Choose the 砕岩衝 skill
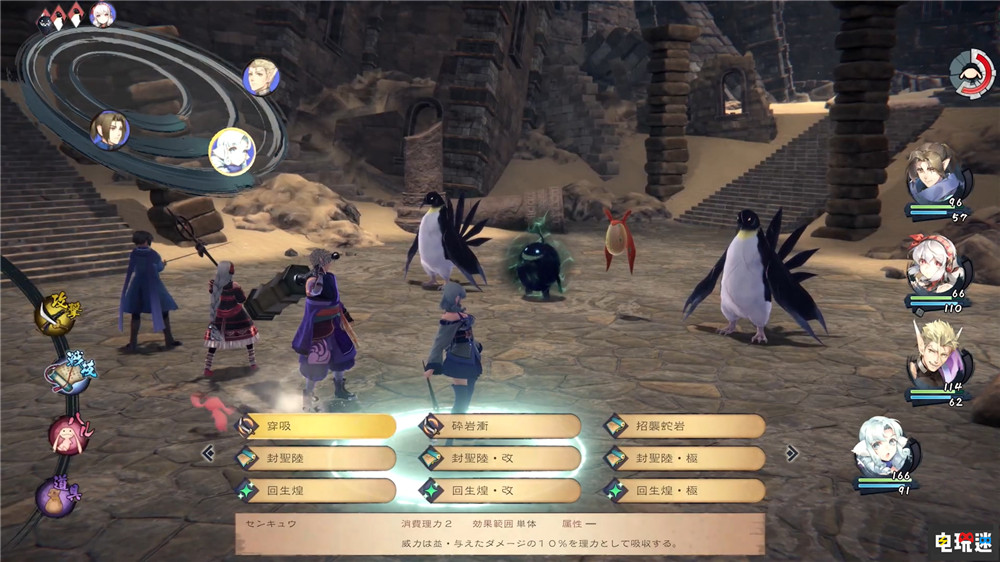The image size is (1000, 562). click(x=499, y=425)
